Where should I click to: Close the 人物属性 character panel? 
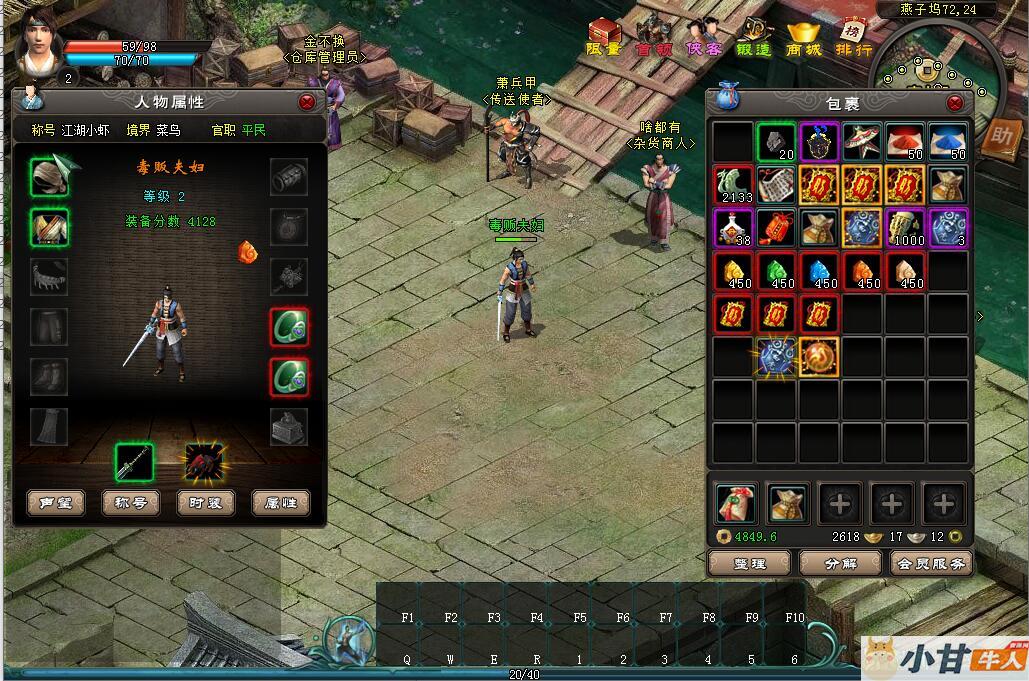[x=307, y=102]
